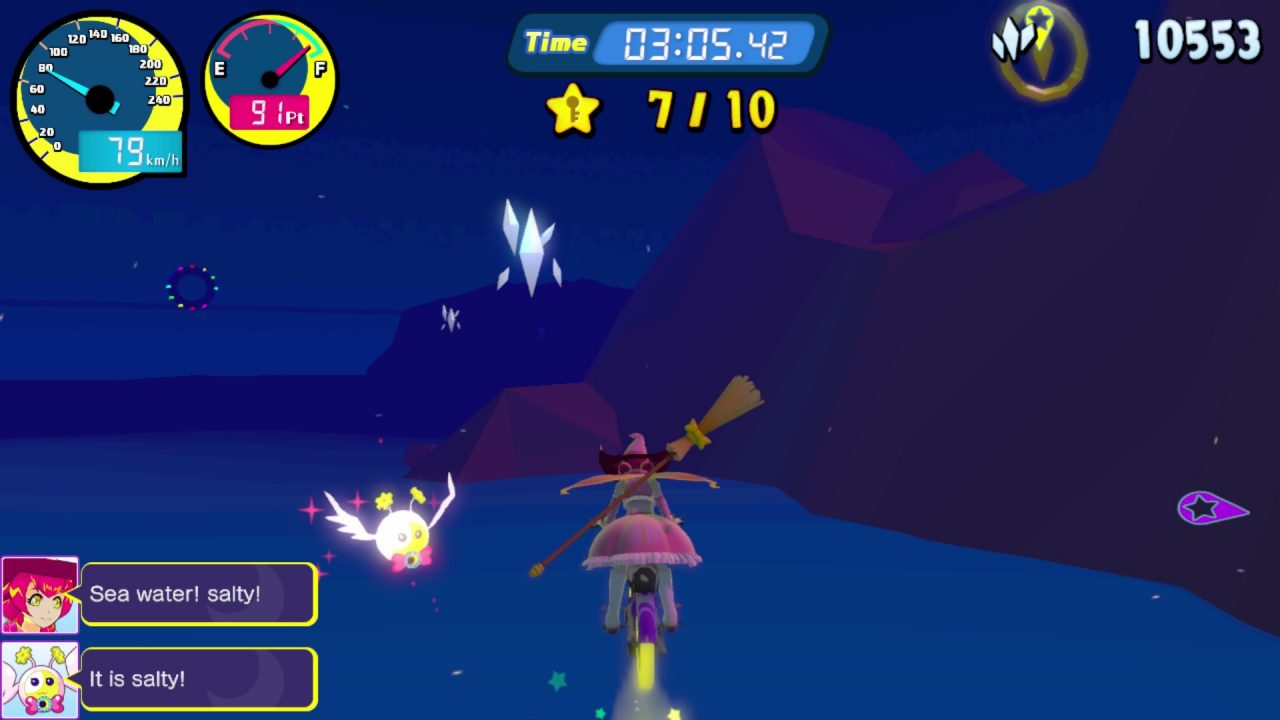1280x720 pixels.
Task: Select the winged fairy companion portrait
Action: click(40, 680)
